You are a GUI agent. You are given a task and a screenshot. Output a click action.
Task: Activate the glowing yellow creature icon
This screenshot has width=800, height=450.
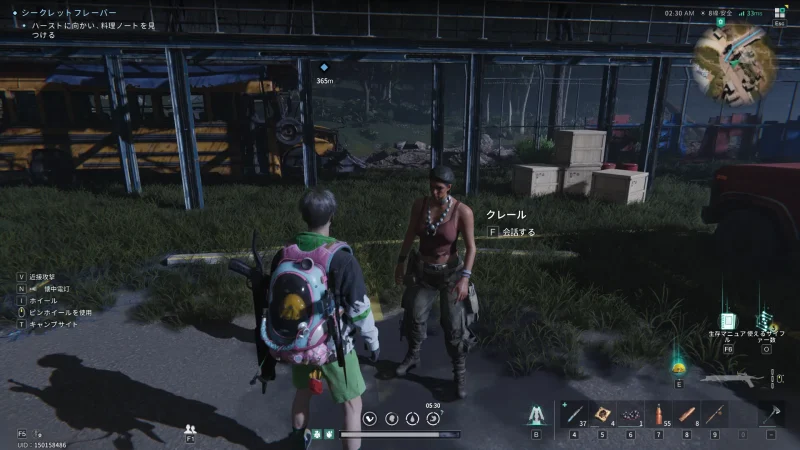click(679, 367)
